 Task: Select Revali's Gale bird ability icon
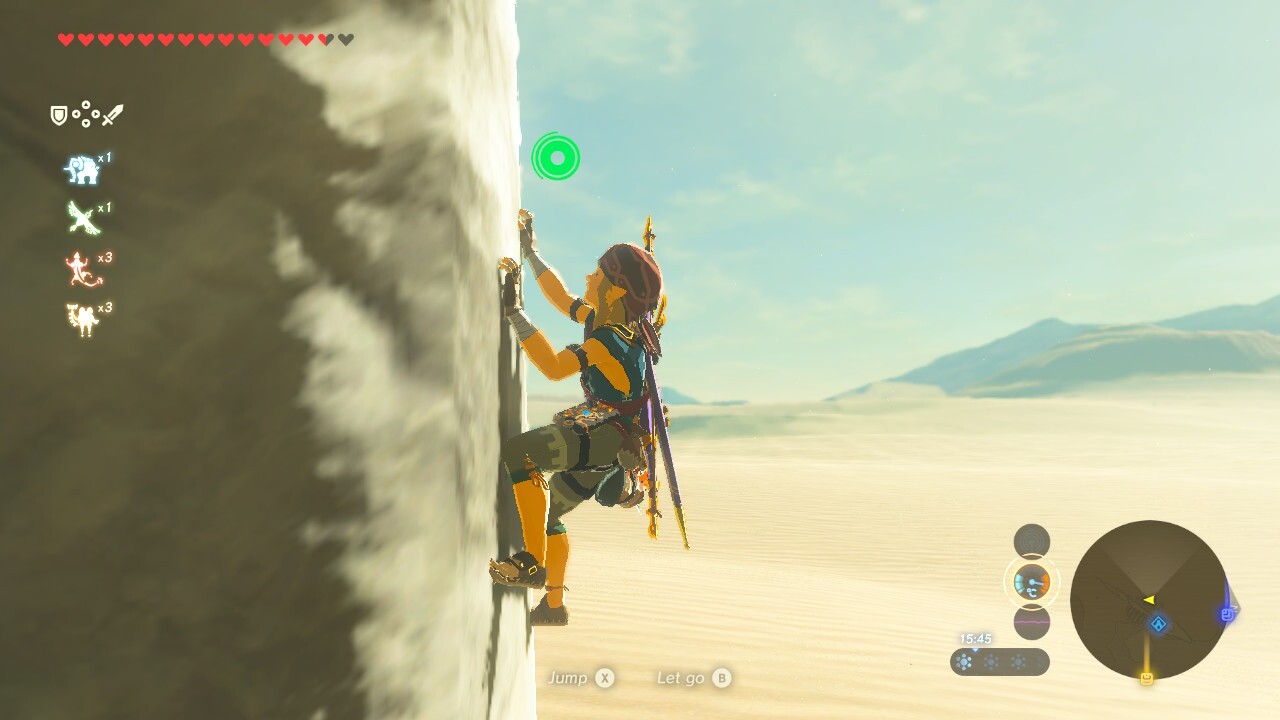84,218
